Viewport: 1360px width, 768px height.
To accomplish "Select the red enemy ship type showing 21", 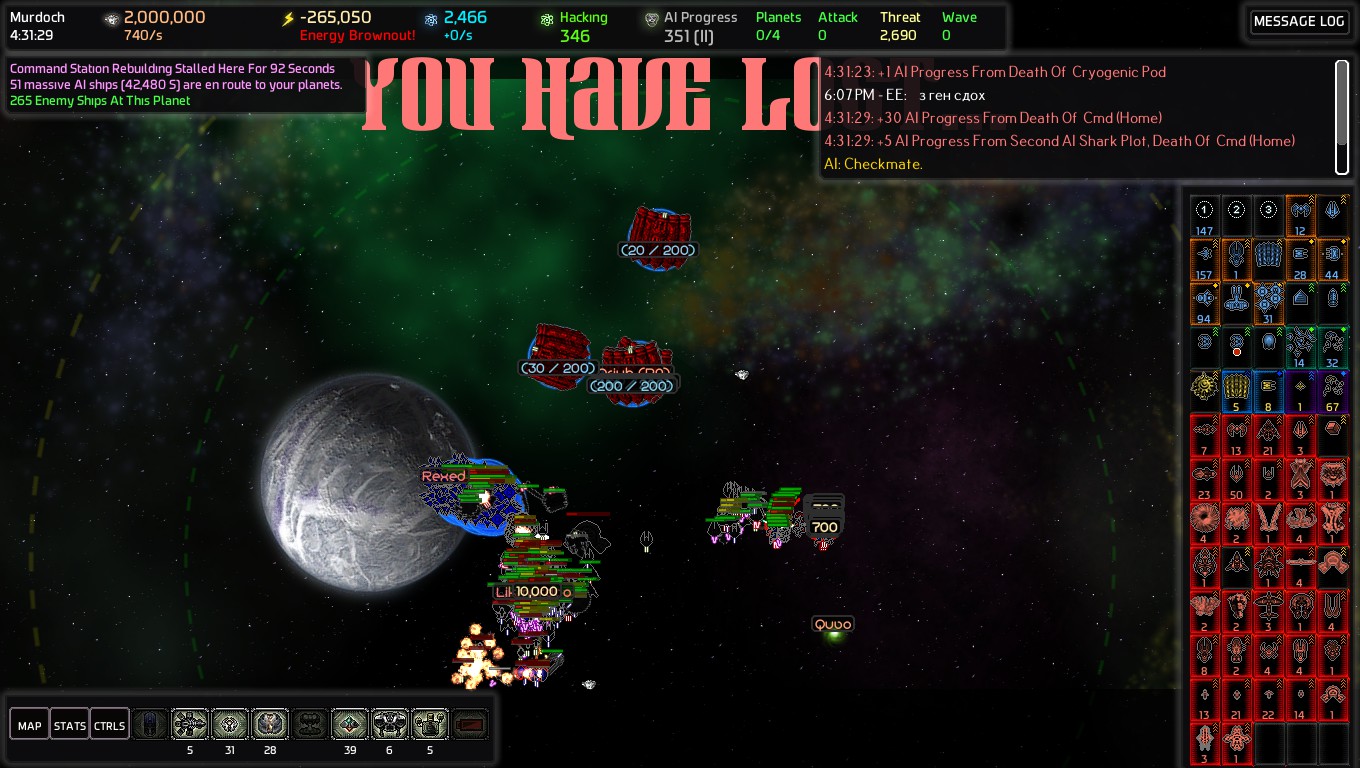I will pos(1269,435).
